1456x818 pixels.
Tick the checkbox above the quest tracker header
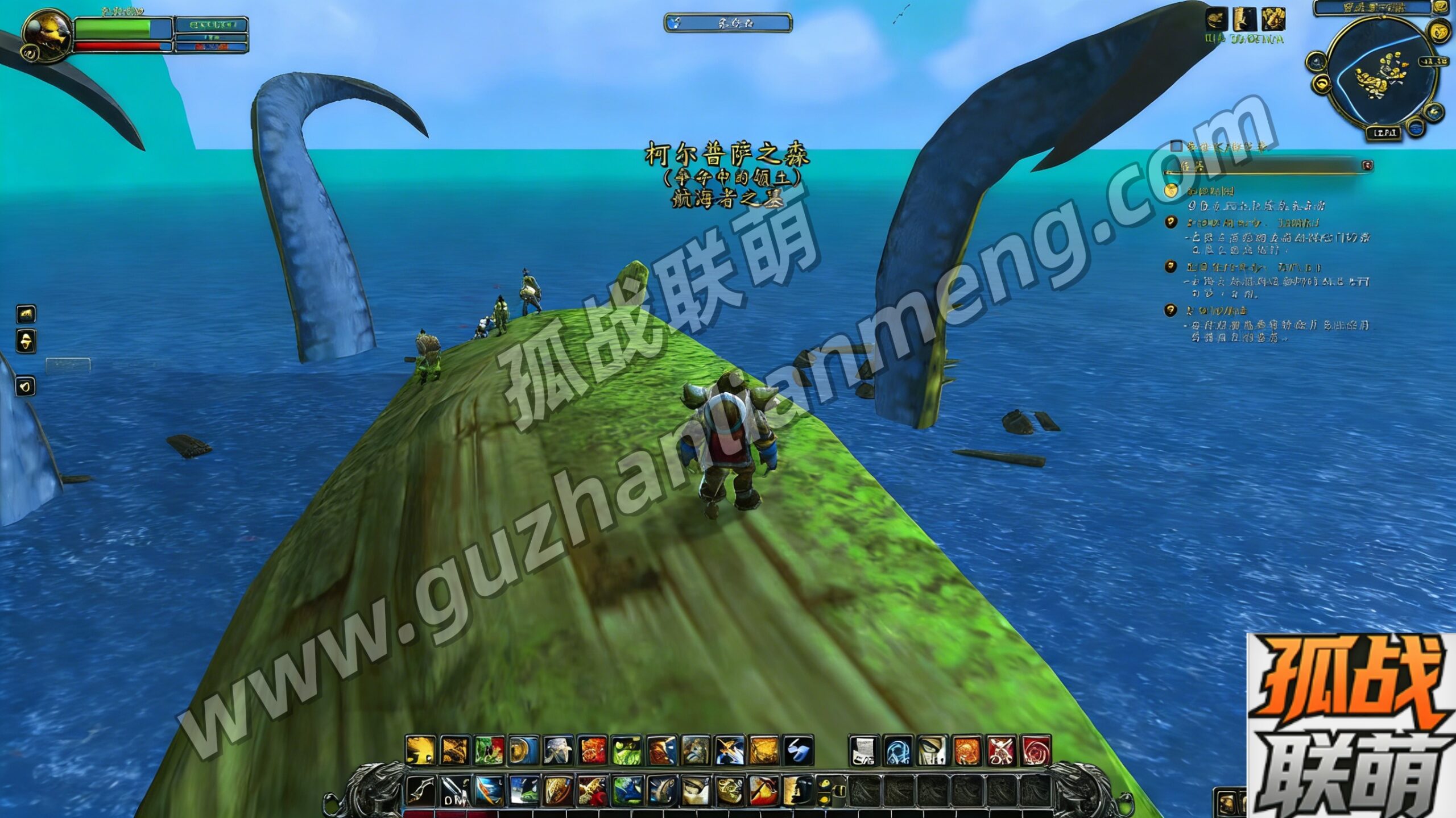coord(1176,147)
